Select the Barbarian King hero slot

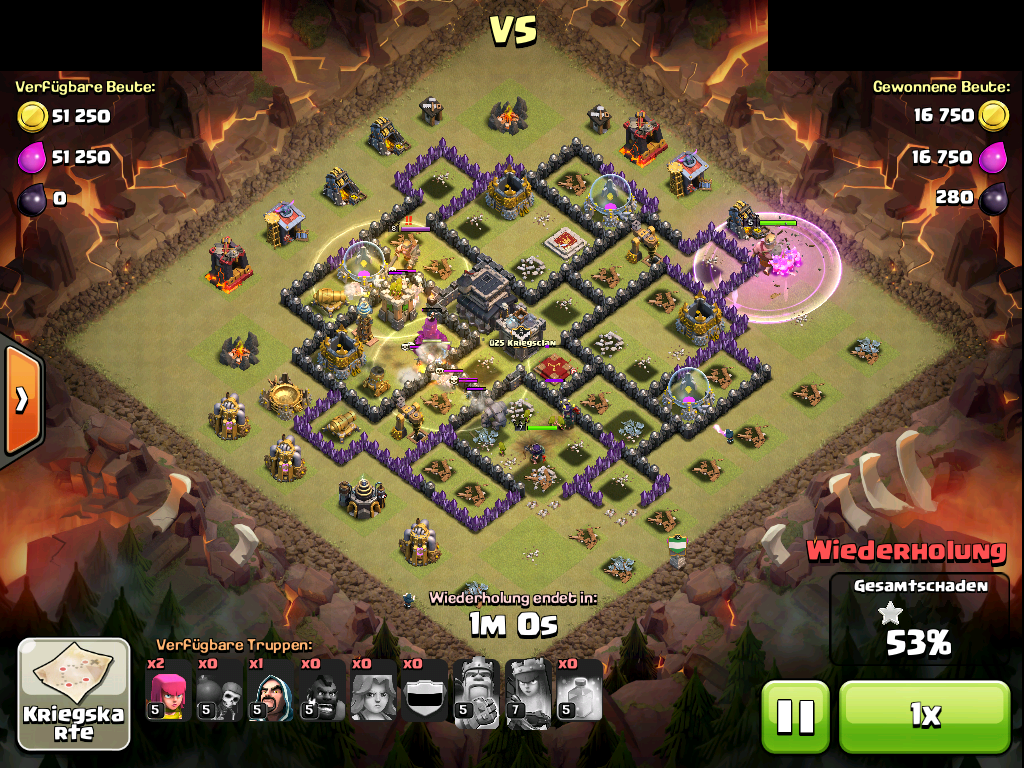tap(476, 690)
